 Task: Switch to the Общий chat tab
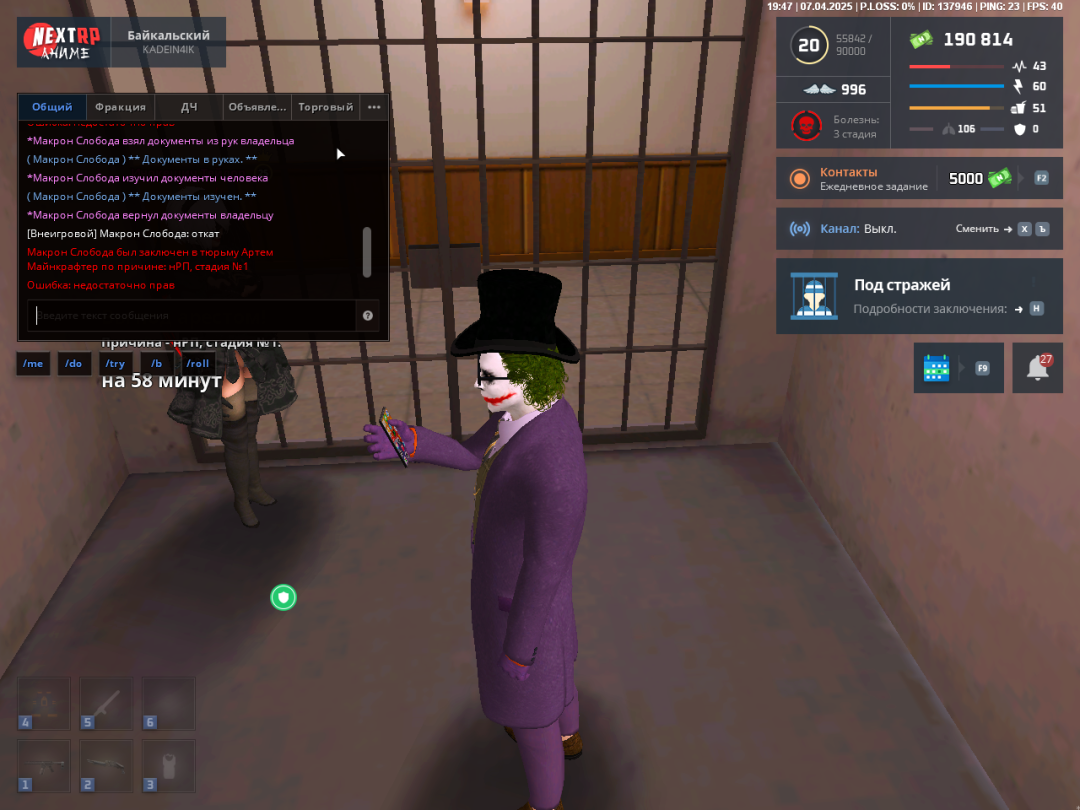(52, 107)
